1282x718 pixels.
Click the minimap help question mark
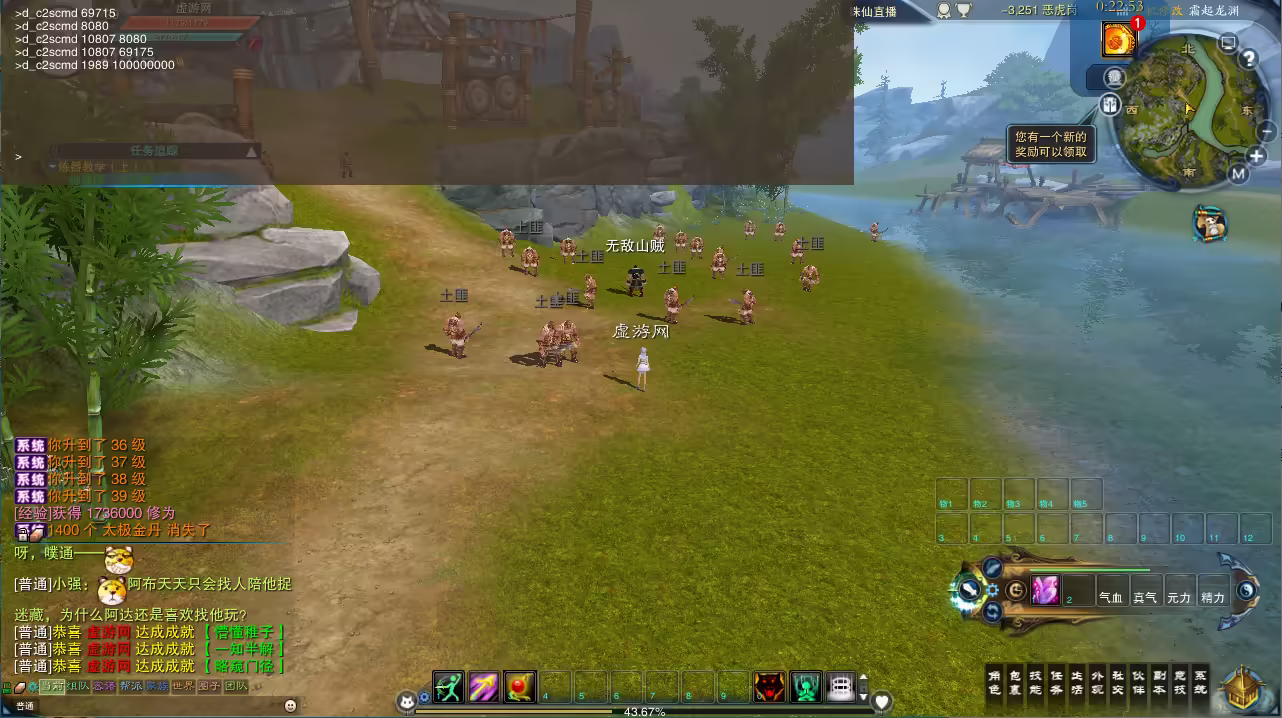pyautogui.click(x=1248, y=59)
